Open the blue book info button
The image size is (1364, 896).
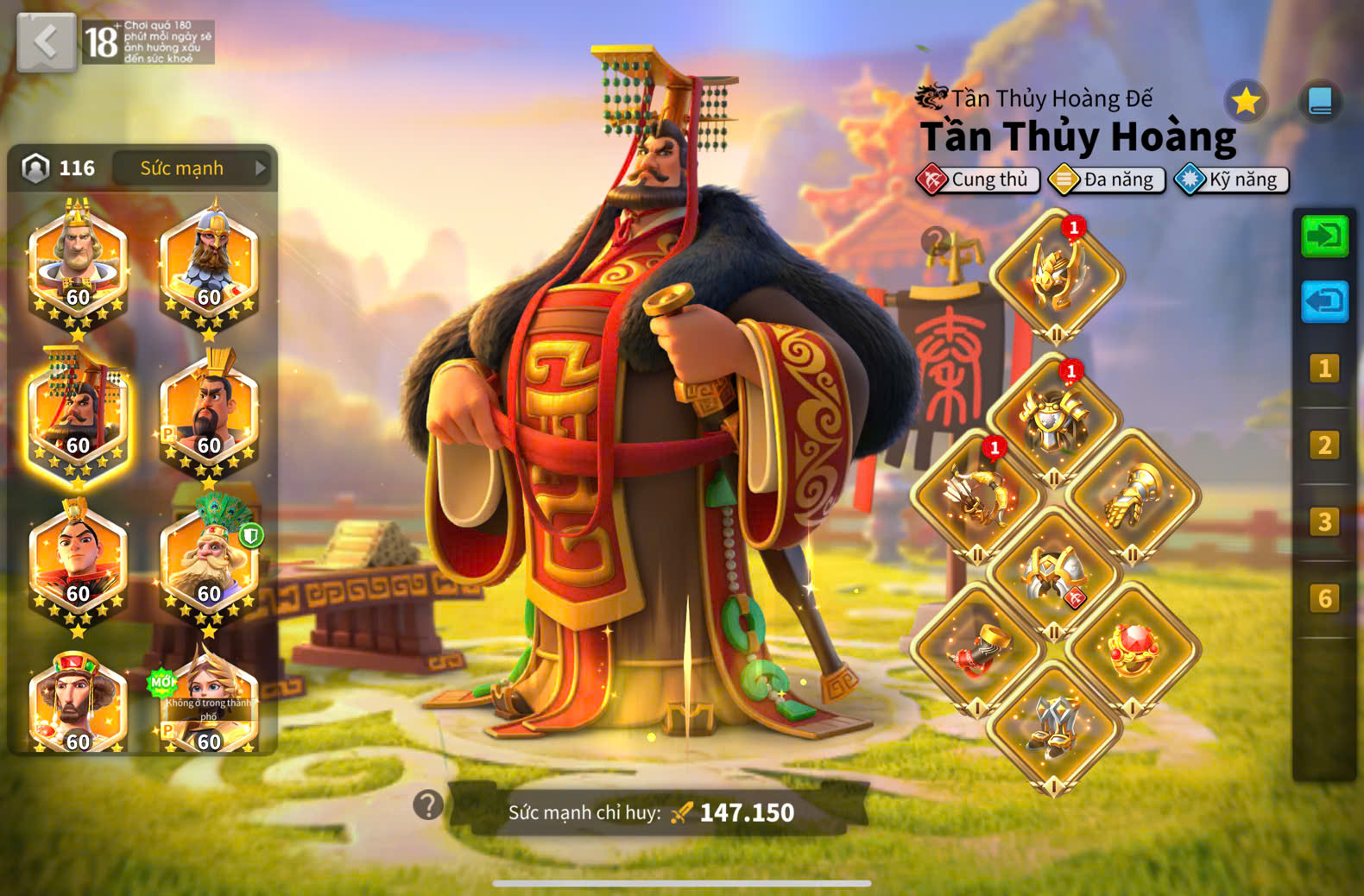tap(1320, 102)
